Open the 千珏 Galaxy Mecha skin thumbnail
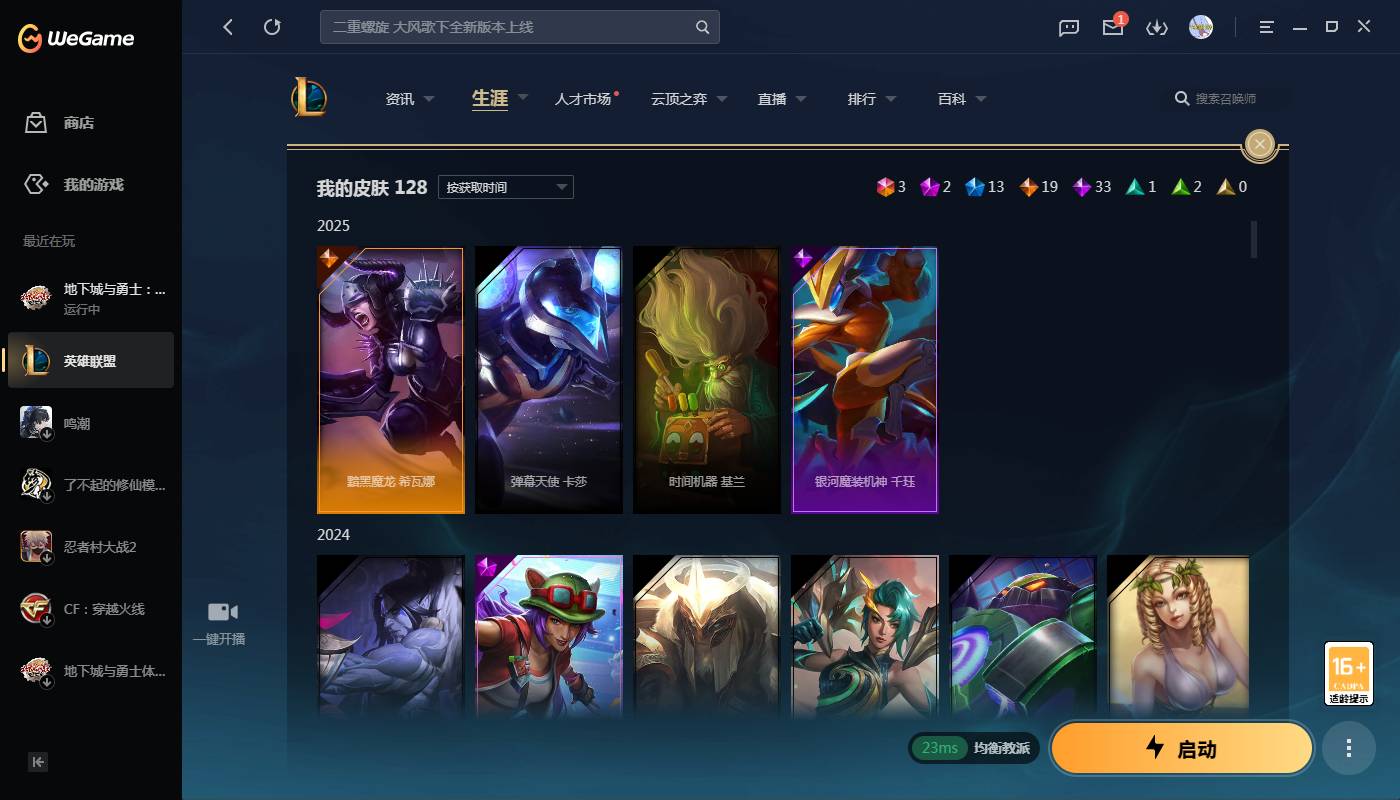The width and height of the screenshot is (1400, 800). (x=864, y=379)
